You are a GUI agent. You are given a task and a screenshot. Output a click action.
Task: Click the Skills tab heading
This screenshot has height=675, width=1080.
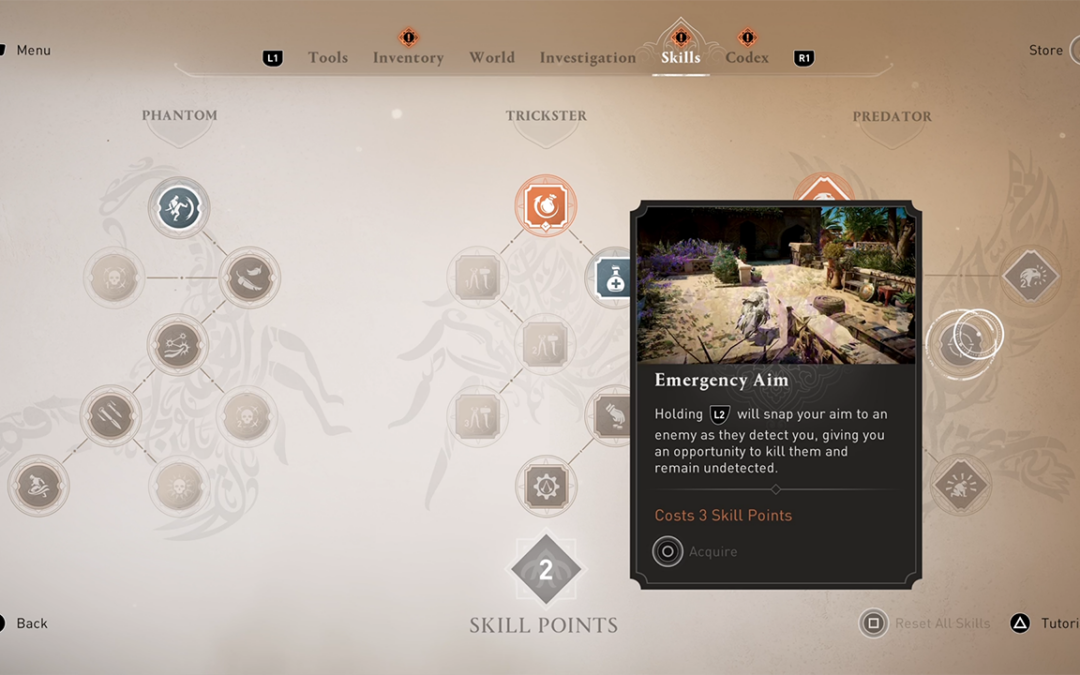[x=680, y=58]
